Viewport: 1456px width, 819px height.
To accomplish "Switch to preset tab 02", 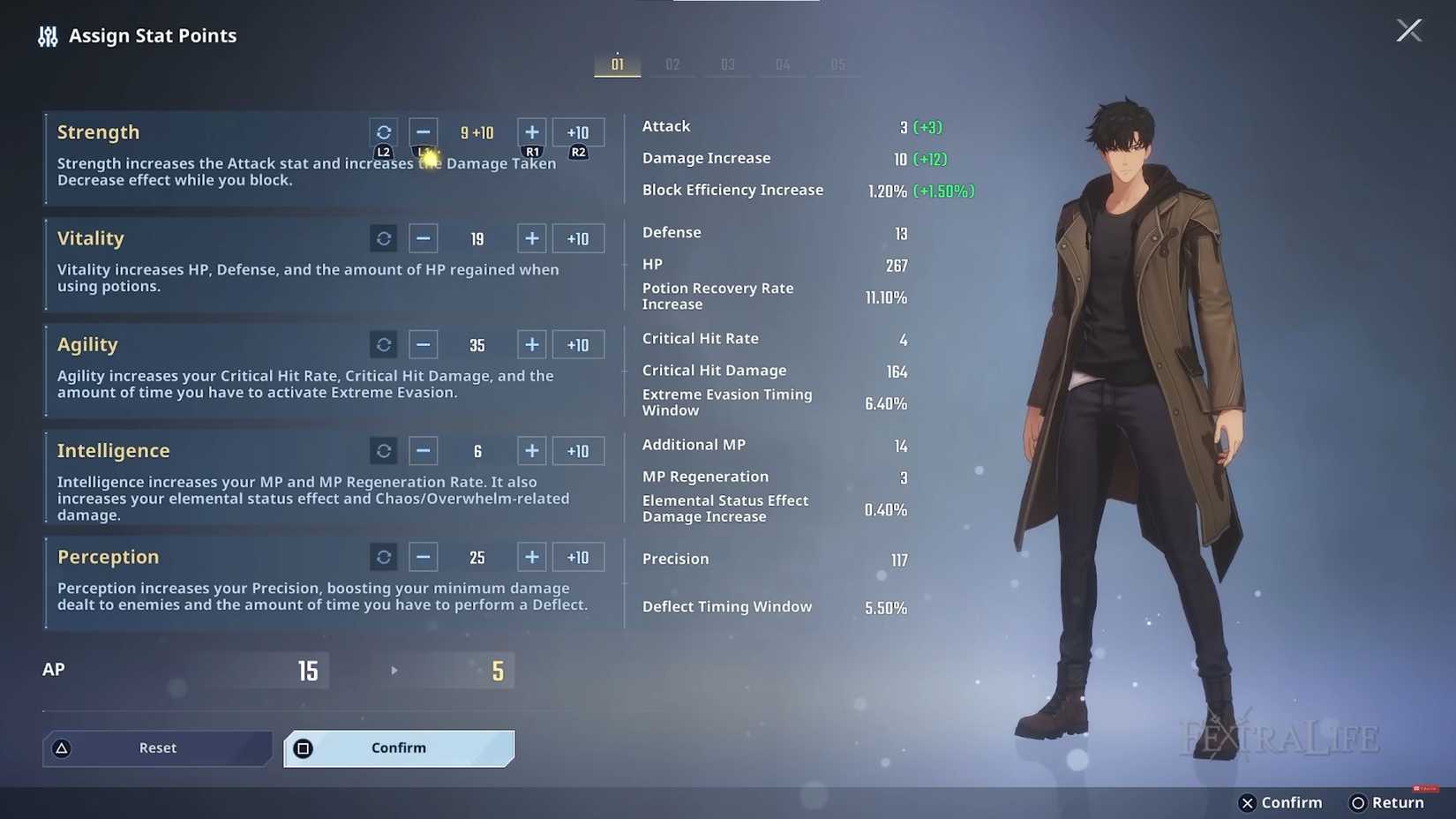I will (672, 64).
